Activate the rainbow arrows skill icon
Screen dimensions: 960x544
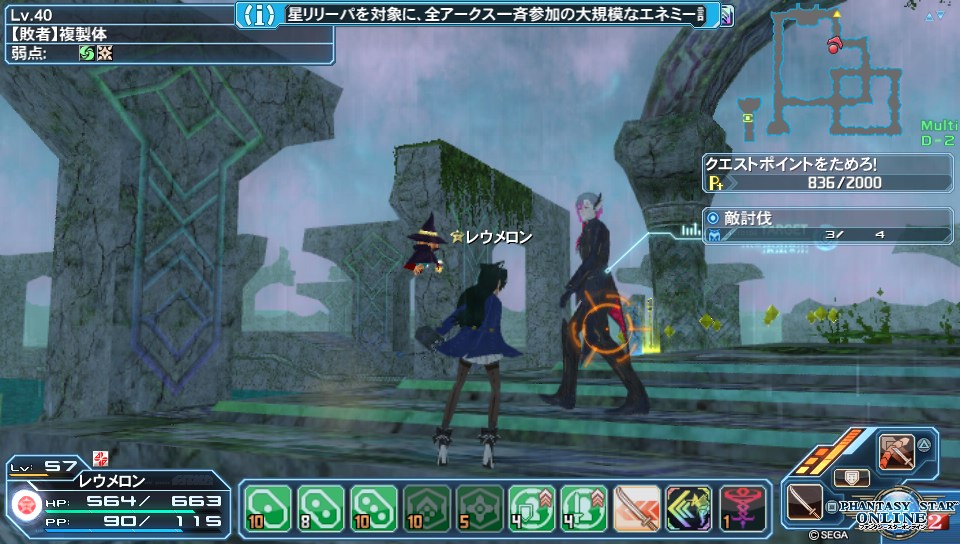[x=688, y=505]
